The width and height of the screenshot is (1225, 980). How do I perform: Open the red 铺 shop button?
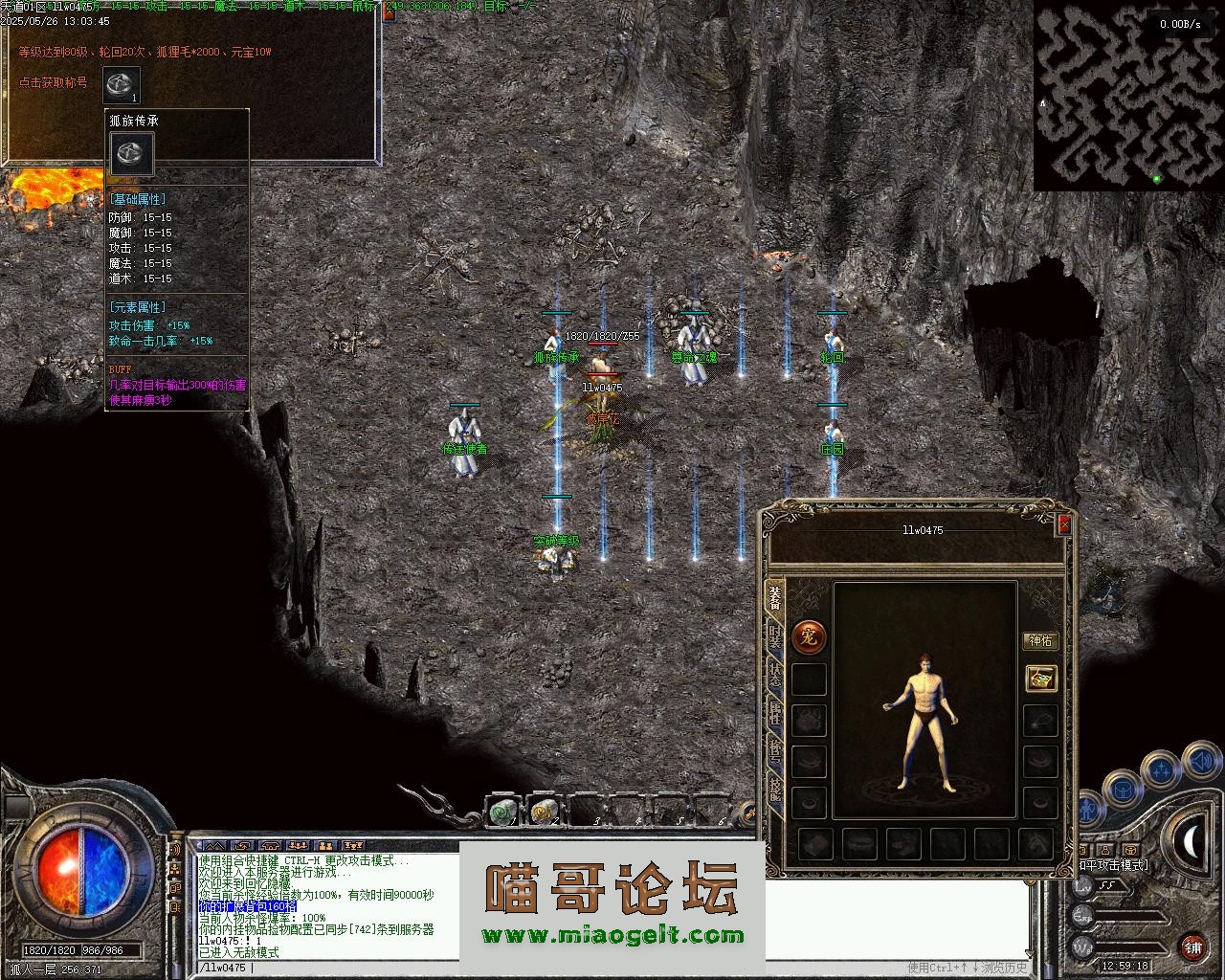tap(1192, 947)
